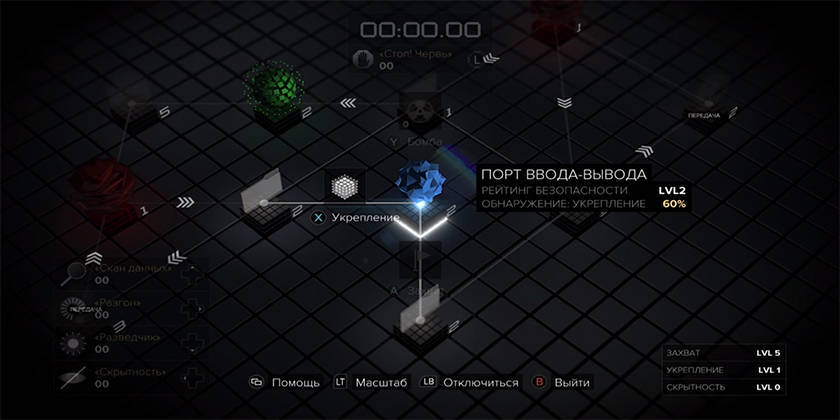Exit hacking with Выйти
Screen dimensions: 840x420
click(562, 382)
